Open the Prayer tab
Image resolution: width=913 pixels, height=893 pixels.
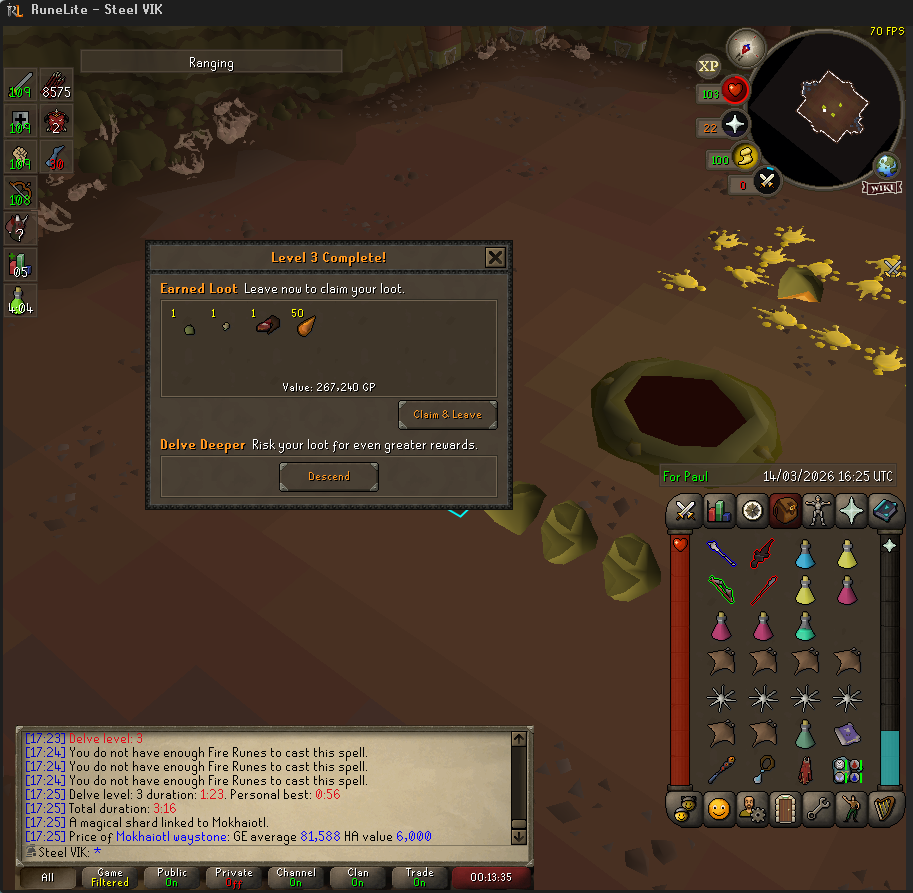pos(851,511)
